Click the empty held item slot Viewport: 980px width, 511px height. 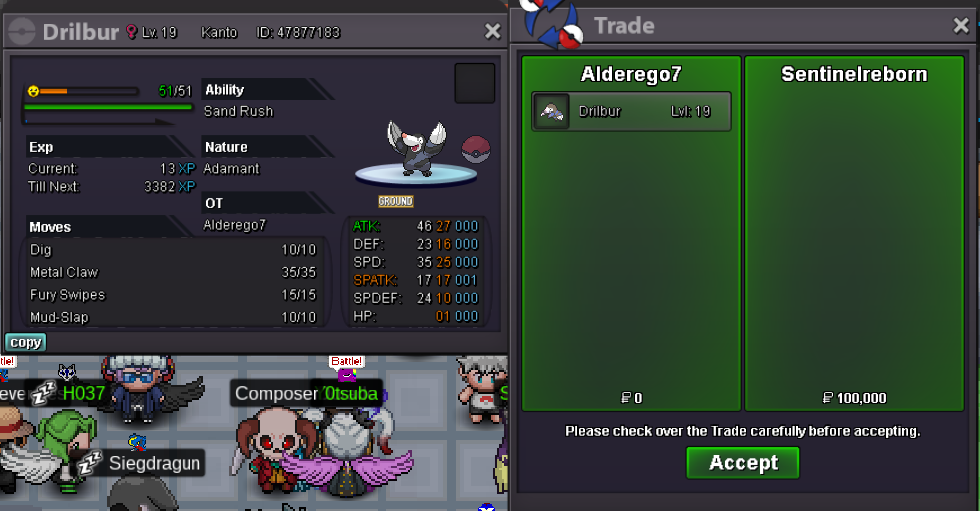click(474, 83)
